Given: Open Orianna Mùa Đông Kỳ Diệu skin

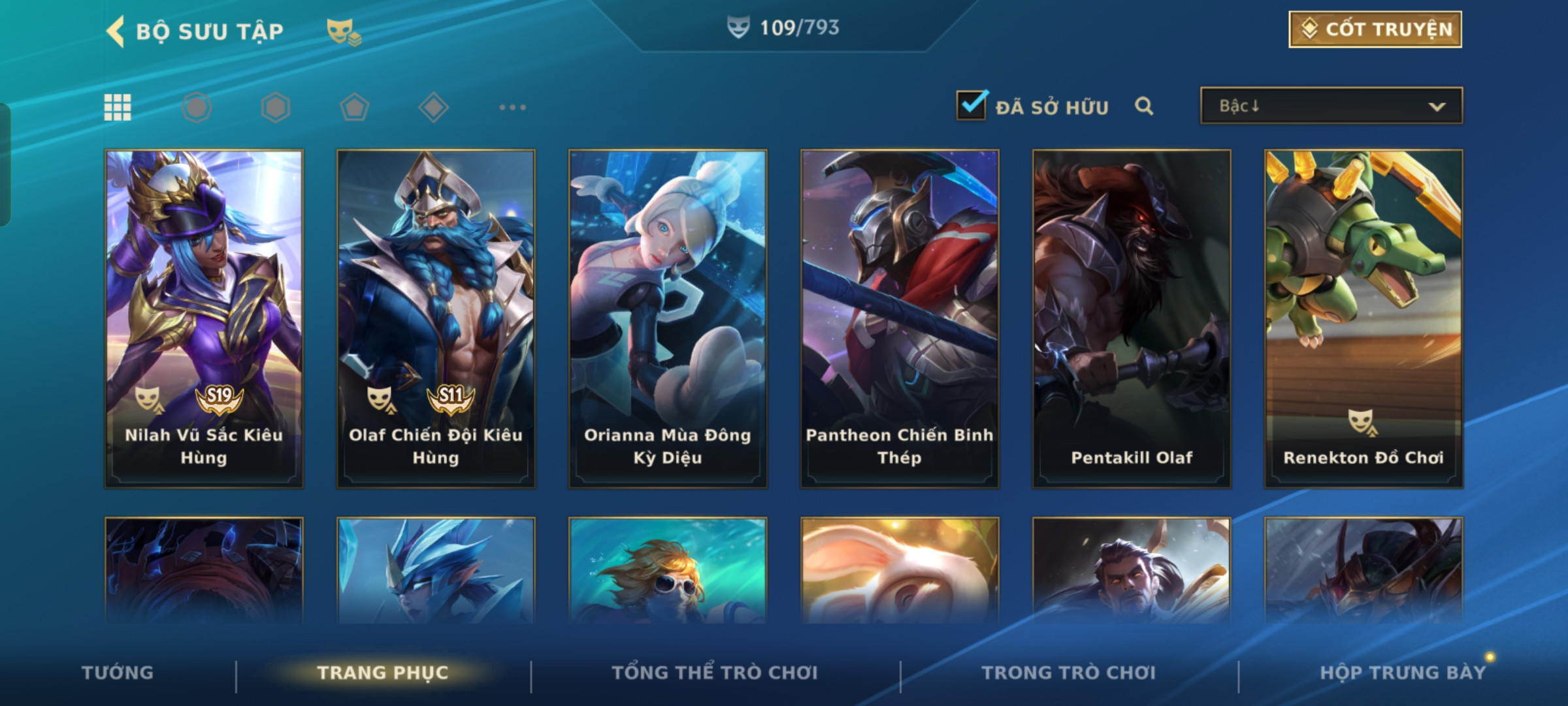Looking at the screenshot, I should [668, 319].
